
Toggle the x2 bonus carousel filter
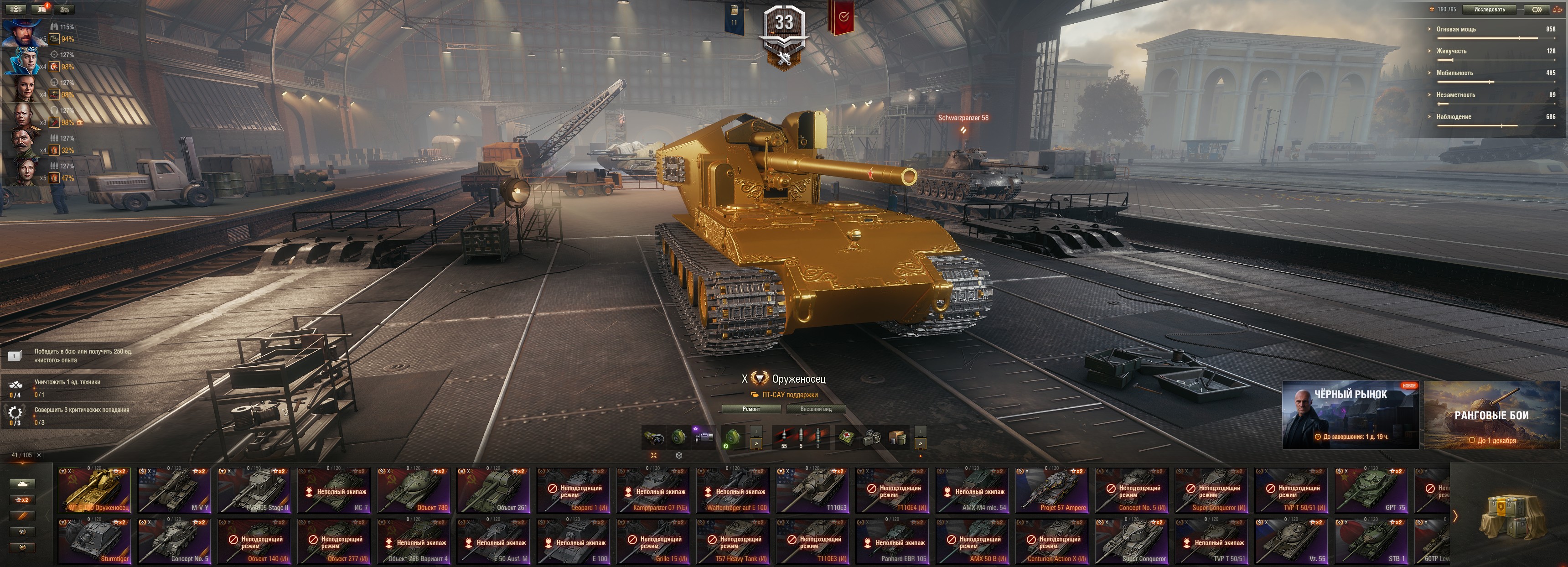pyautogui.click(x=22, y=500)
